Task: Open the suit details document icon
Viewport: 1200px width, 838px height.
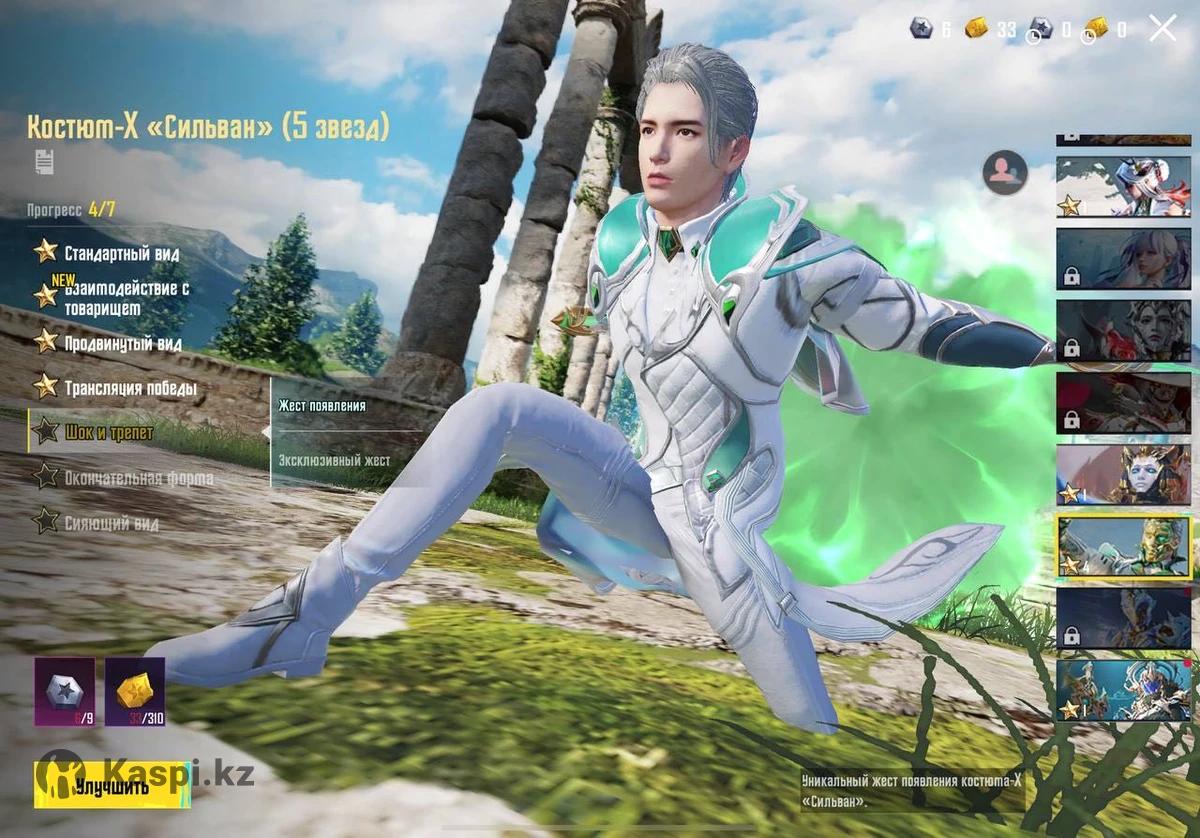Action: tap(44, 160)
